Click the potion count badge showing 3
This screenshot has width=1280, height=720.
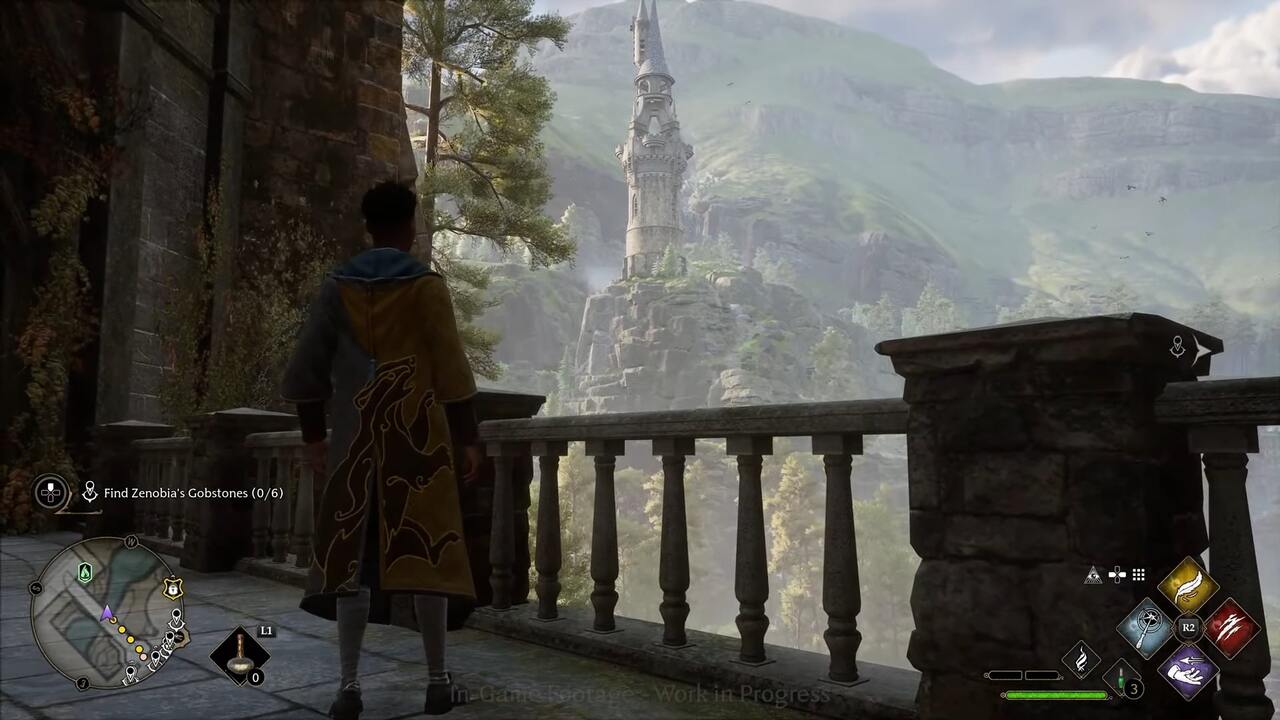click(x=1133, y=689)
